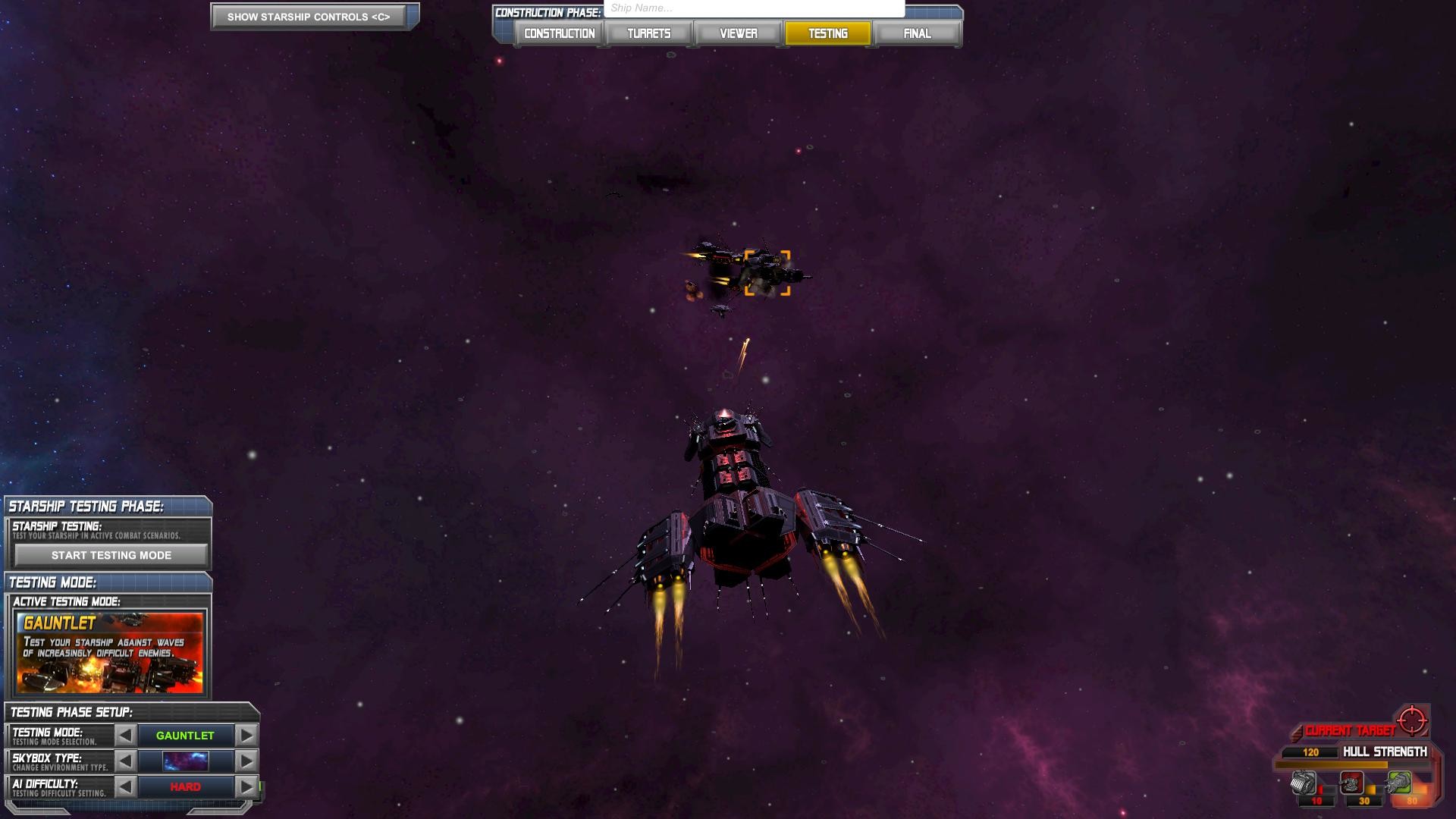The image size is (1456, 819).
Task: Switch to the Construction tab
Action: click(x=558, y=33)
